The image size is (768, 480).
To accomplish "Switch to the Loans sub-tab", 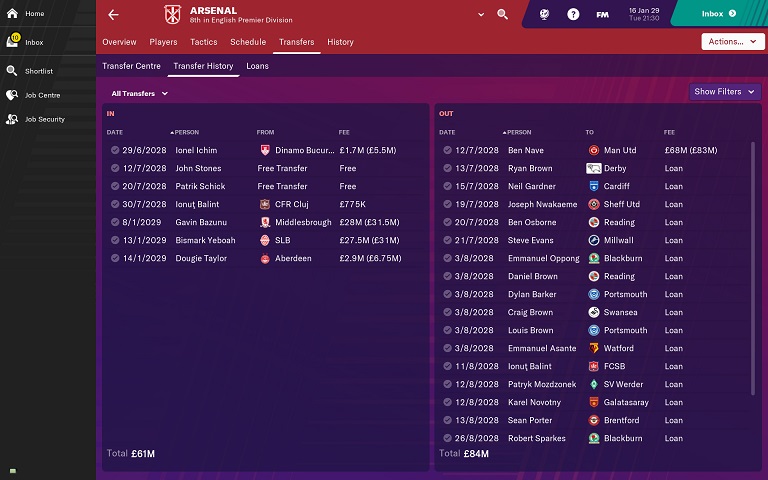I will [x=257, y=66].
